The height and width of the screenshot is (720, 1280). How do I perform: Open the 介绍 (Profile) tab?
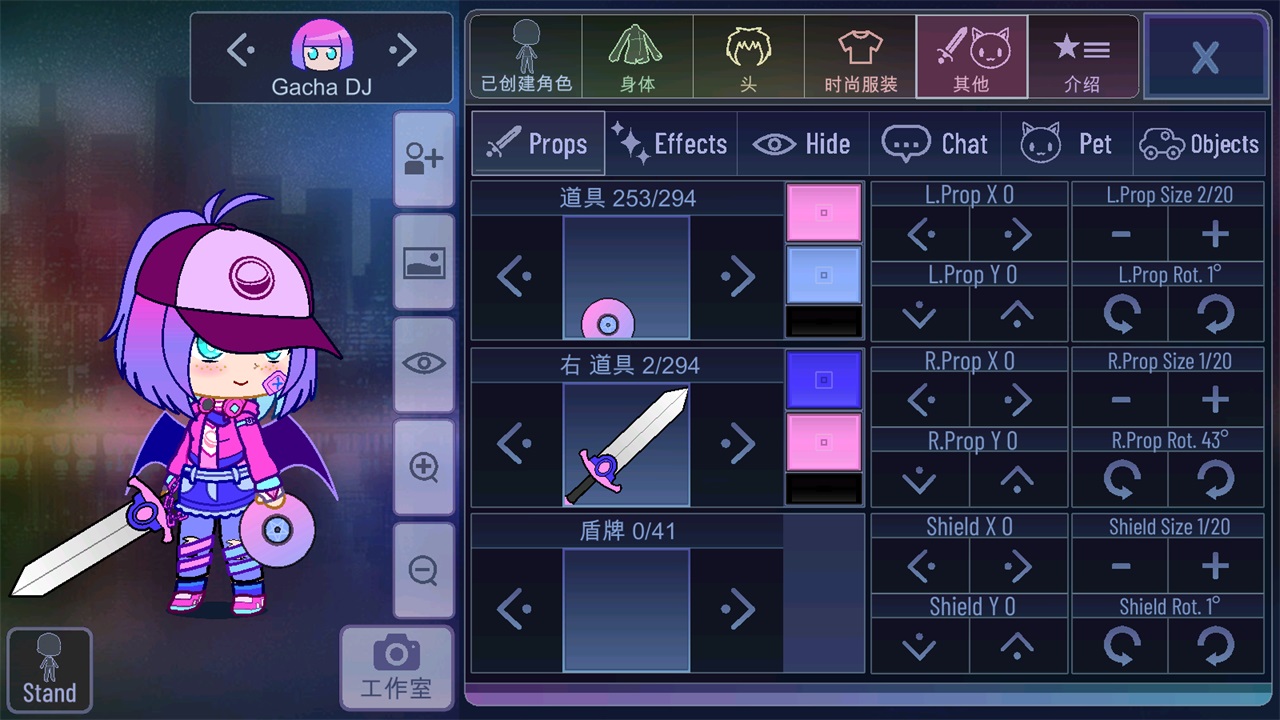coord(1083,55)
